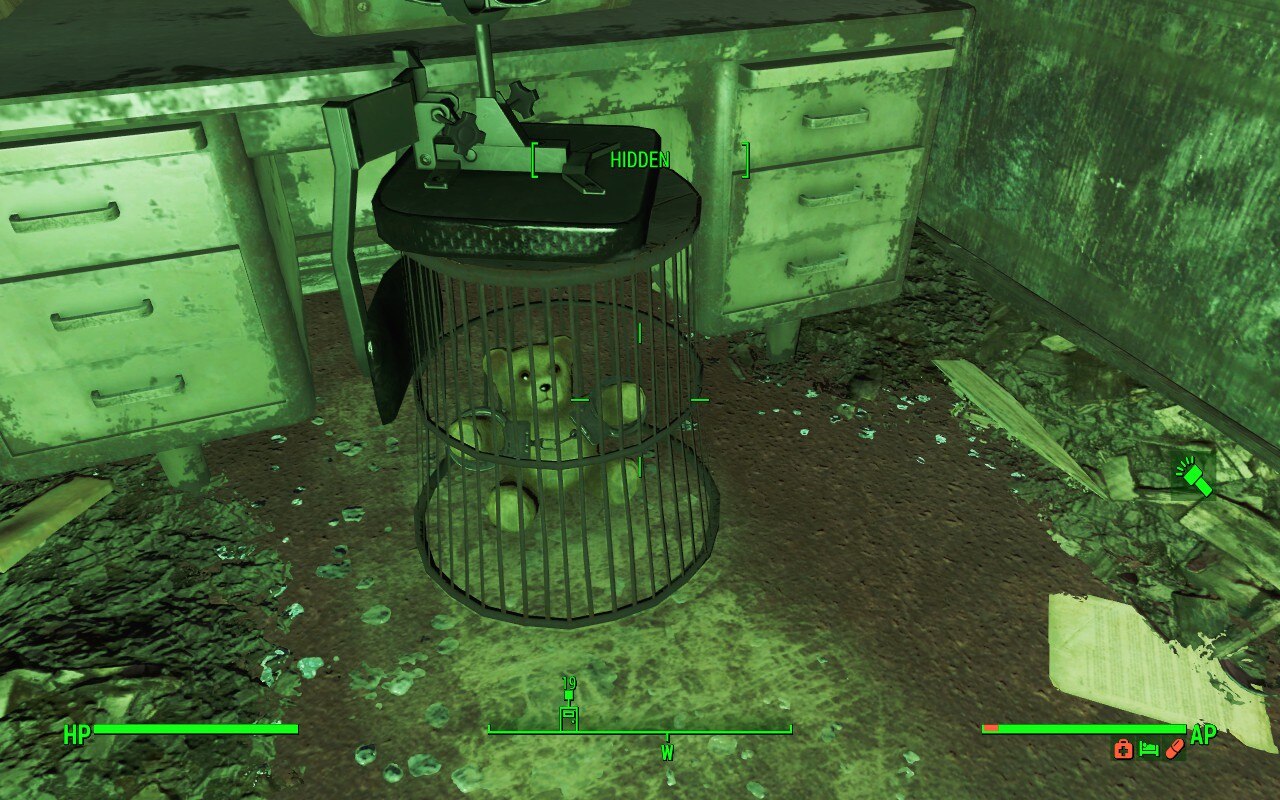The height and width of the screenshot is (800, 1280).
Task: Click the red pill addiction status icon
Action: [1173, 748]
